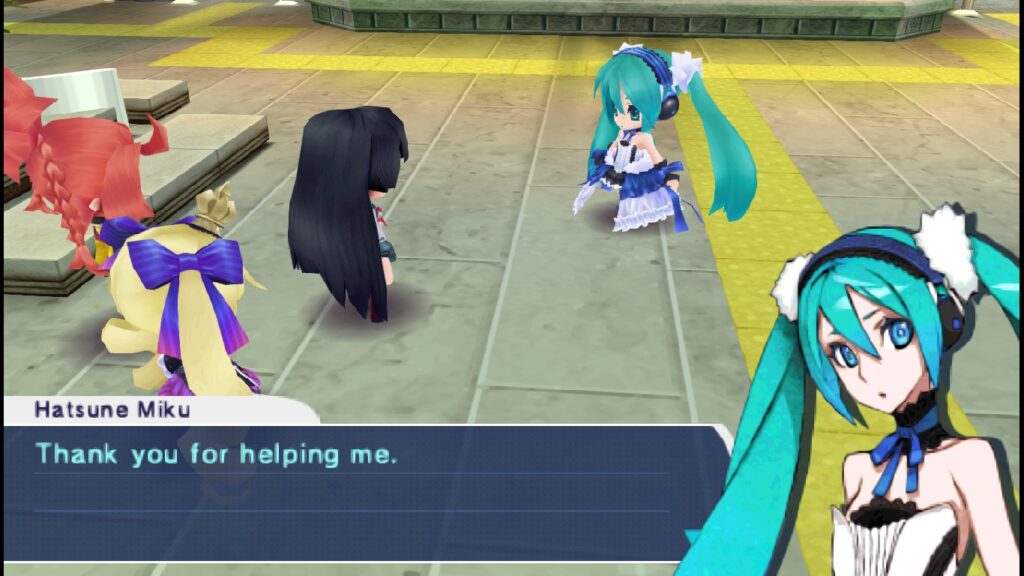Viewport: 1024px width, 576px height.
Task: Advance Hatsune Miku's dialogue box
Action: (360, 490)
